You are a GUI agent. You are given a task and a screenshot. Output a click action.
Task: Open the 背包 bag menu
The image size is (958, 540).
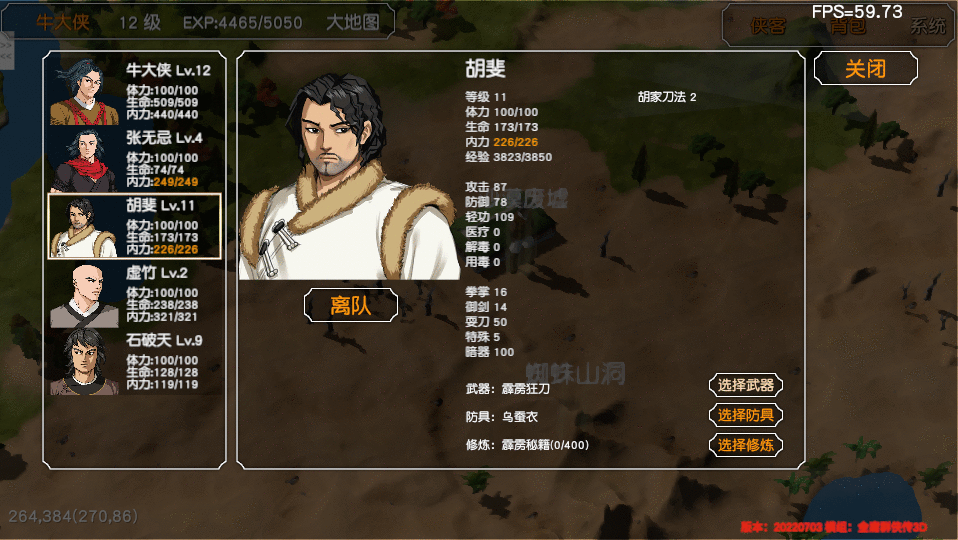click(x=848, y=27)
